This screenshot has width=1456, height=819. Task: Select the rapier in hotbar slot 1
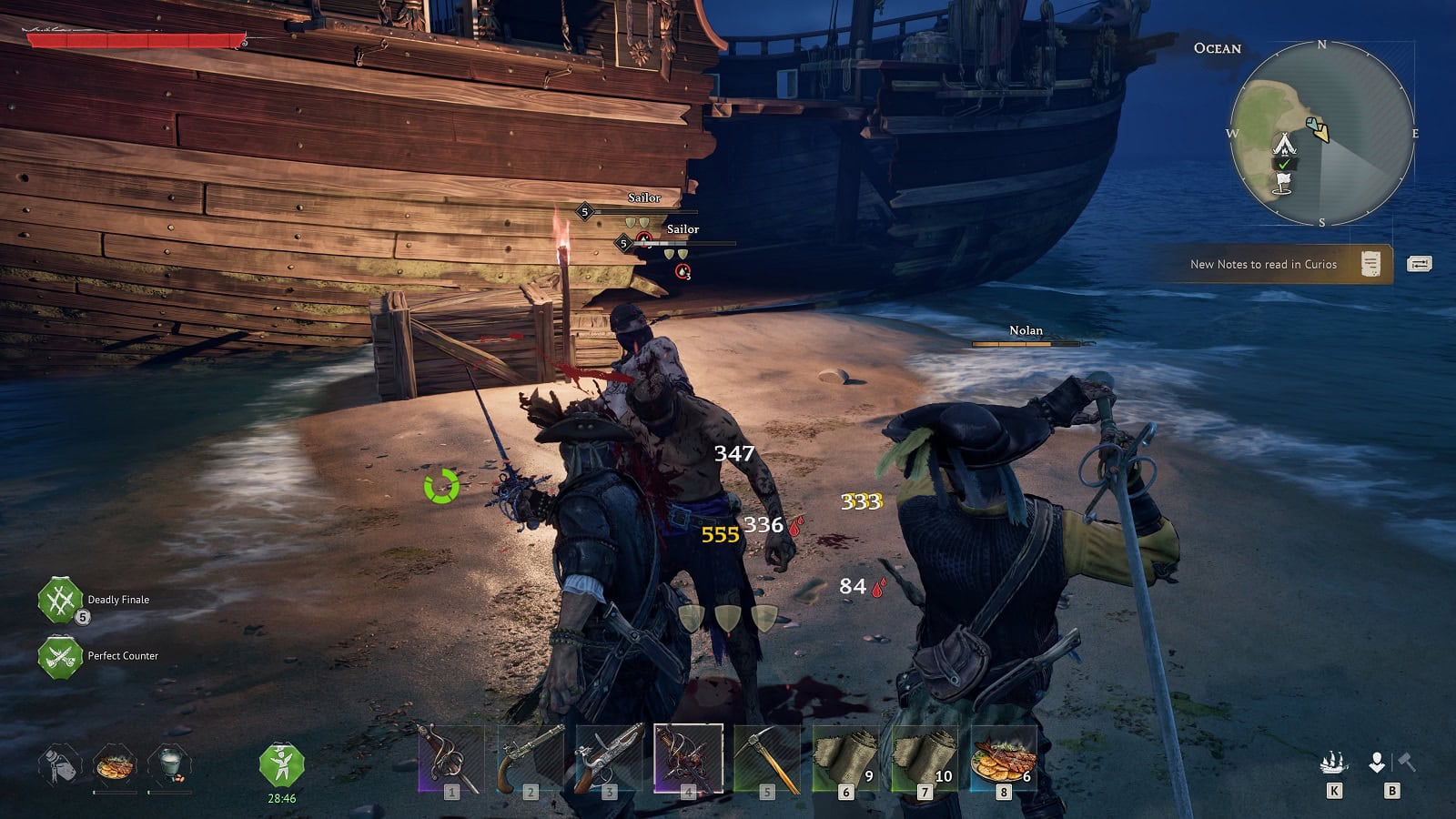tap(450, 759)
